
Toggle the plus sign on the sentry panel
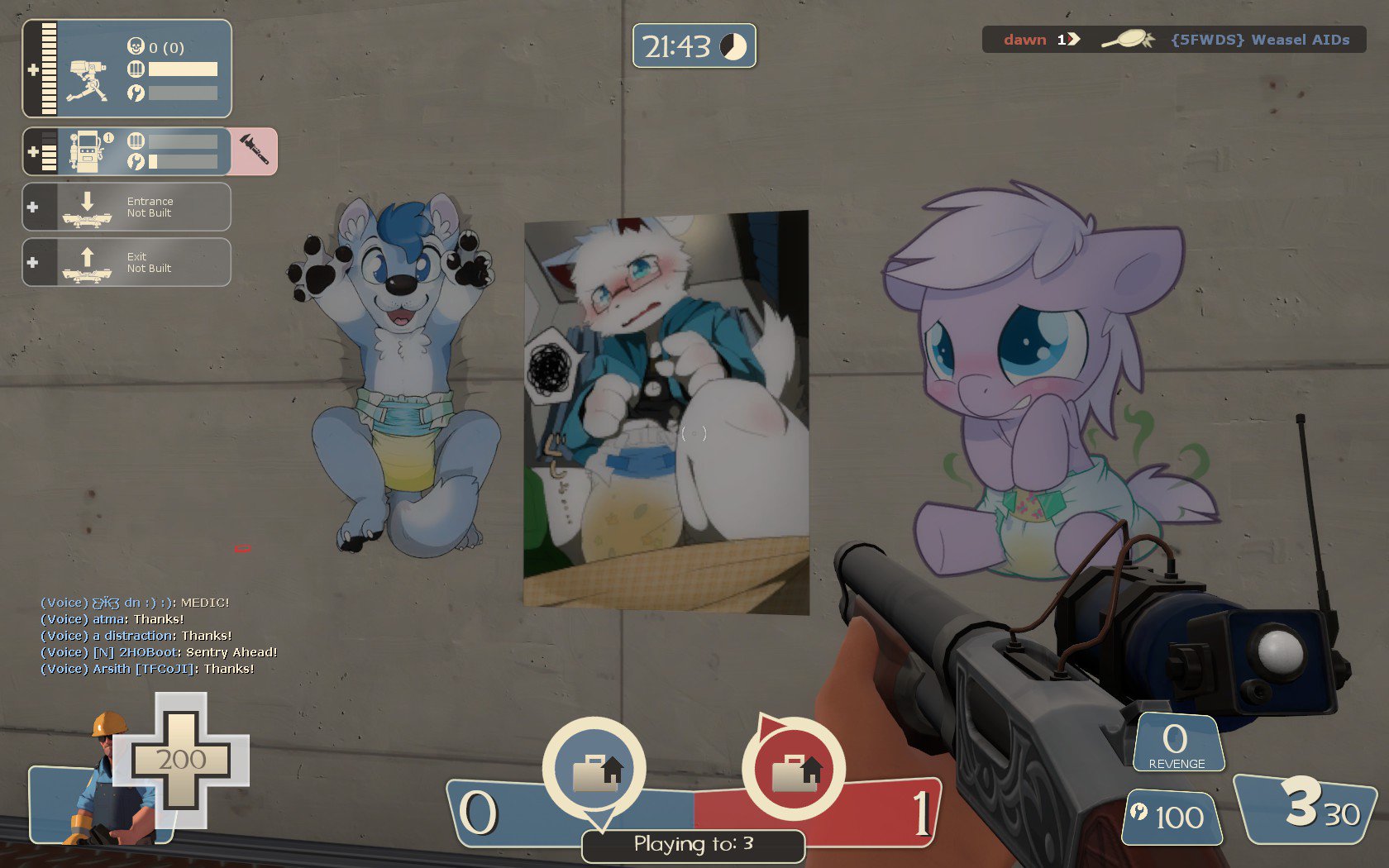(x=33, y=70)
